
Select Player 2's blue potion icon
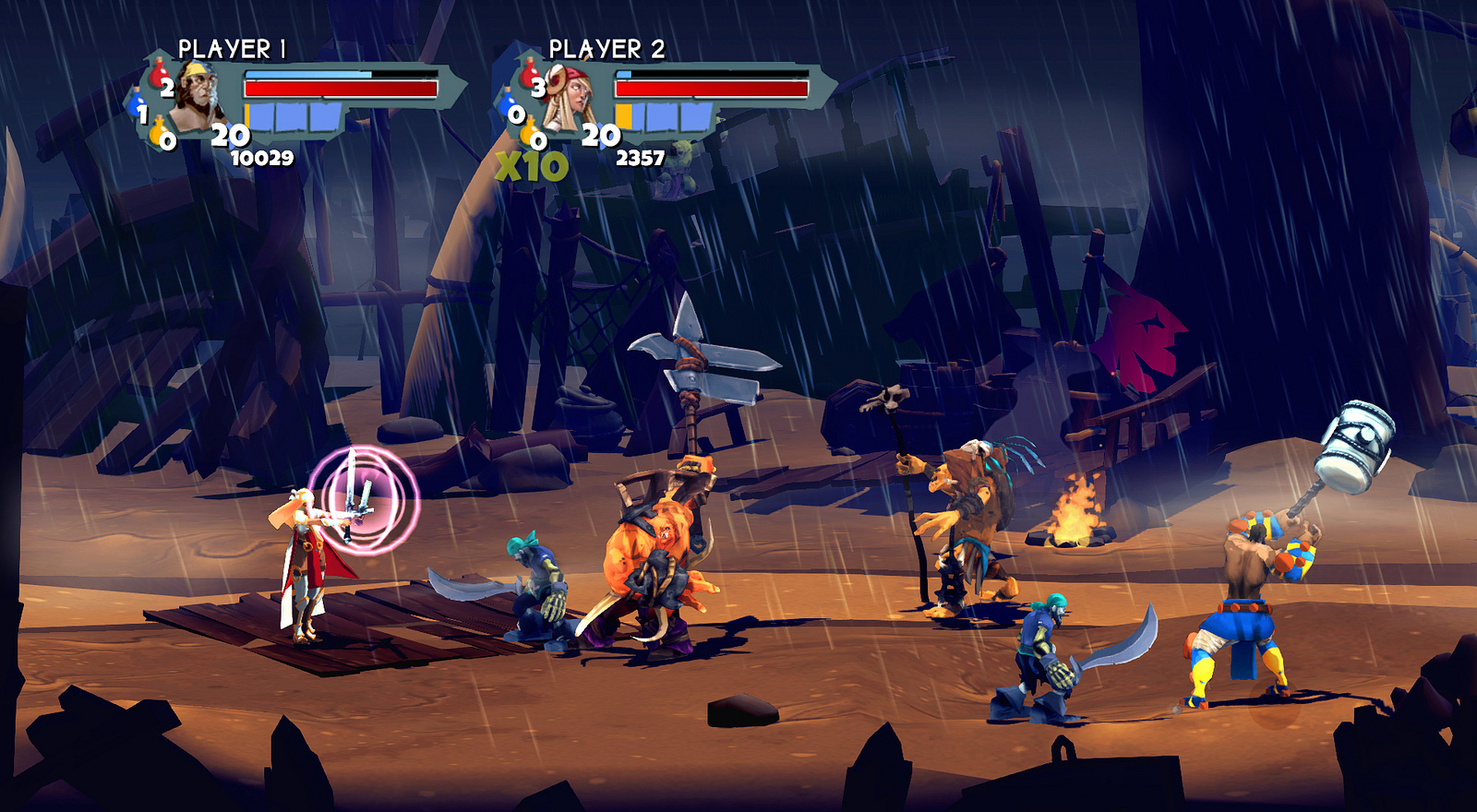pyautogui.click(x=506, y=100)
